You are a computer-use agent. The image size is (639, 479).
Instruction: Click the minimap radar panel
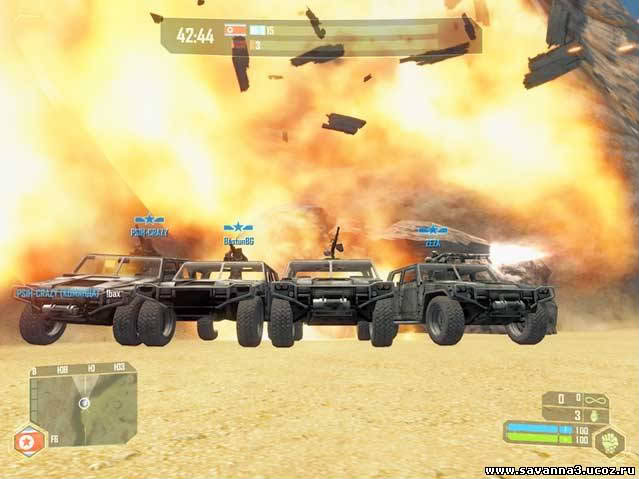point(84,403)
